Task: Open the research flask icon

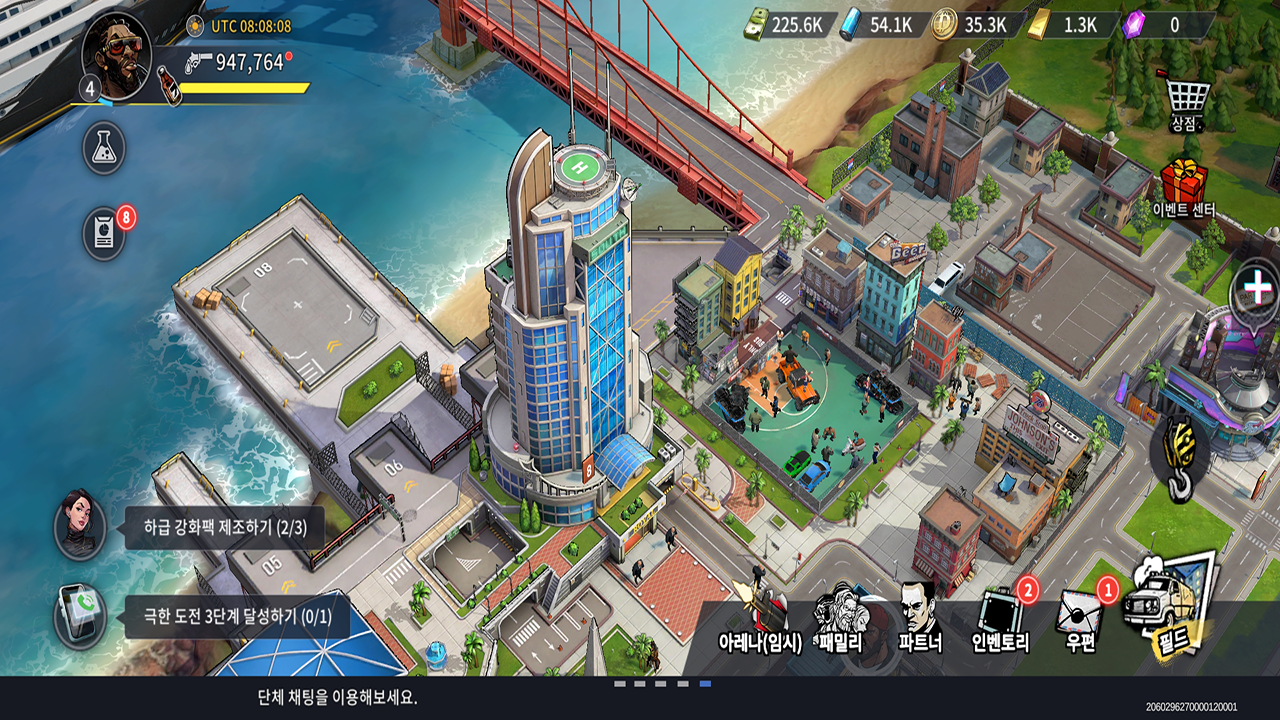Action: 104,148
